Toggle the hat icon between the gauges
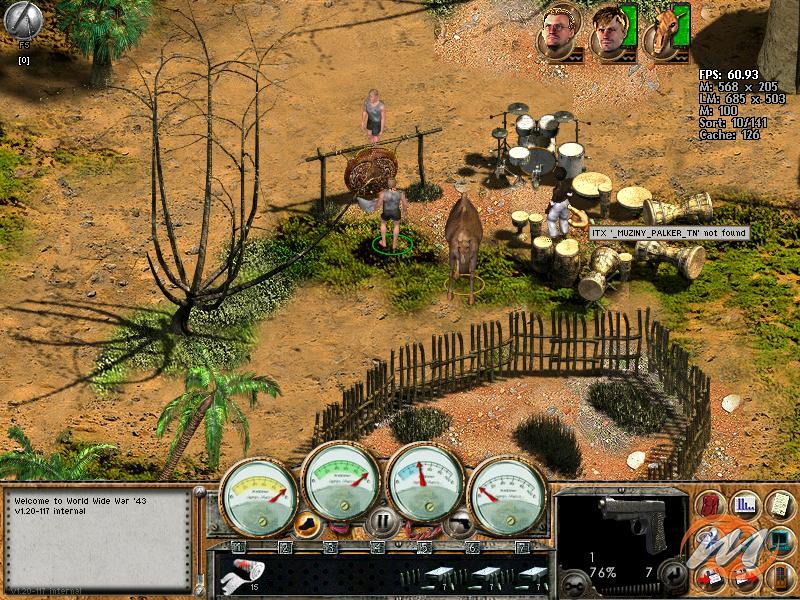Image resolution: width=800 pixels, height=600 pixels. [308, 523]
